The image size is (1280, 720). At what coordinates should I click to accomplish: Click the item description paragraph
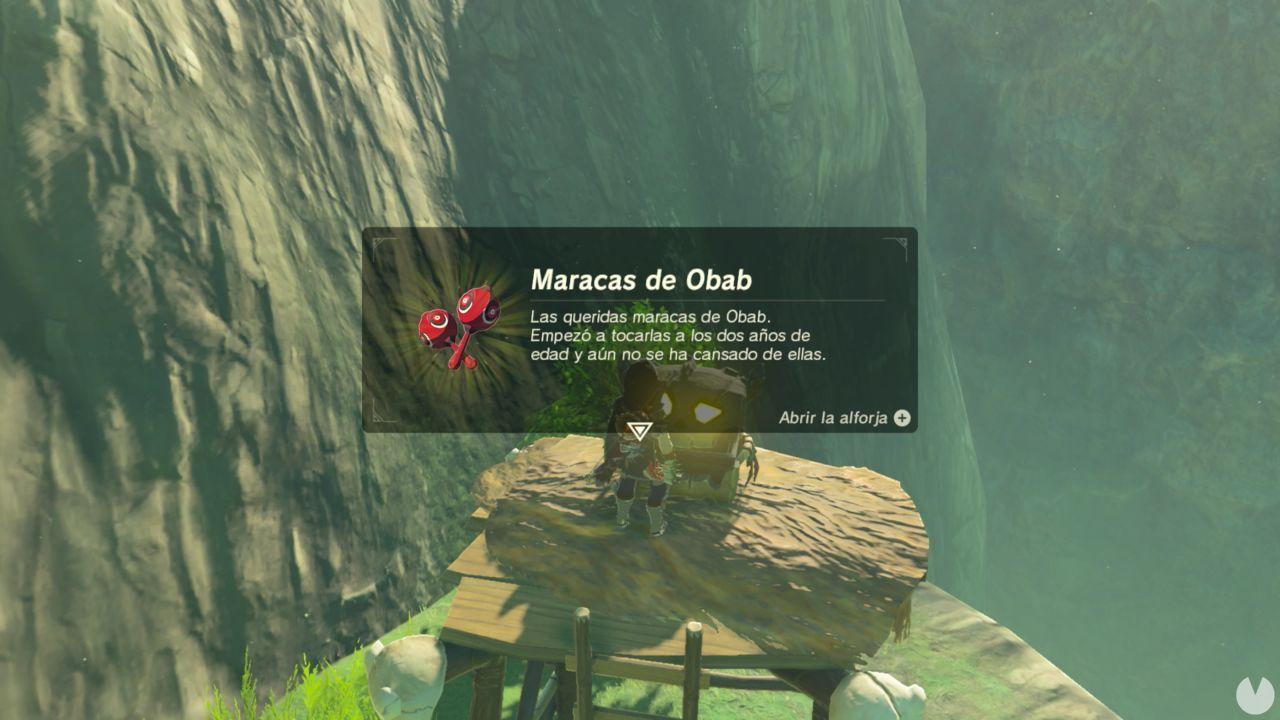coord(660,338)
